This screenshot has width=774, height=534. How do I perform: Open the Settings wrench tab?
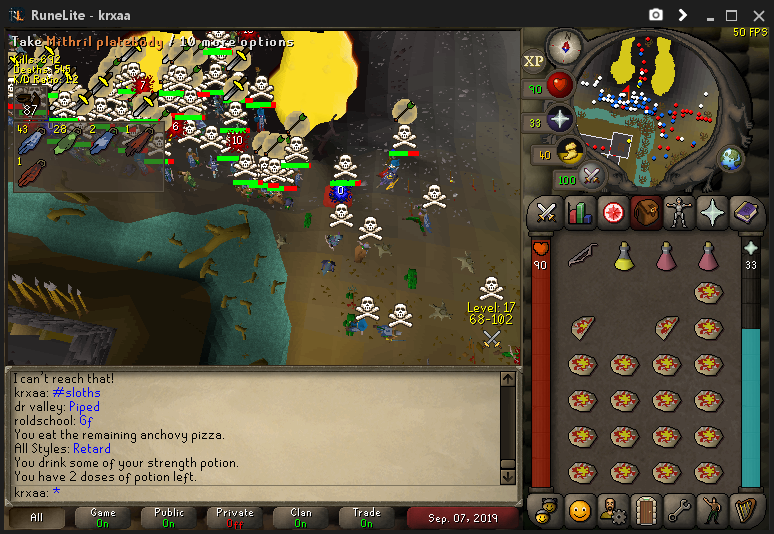pos(679,510)
